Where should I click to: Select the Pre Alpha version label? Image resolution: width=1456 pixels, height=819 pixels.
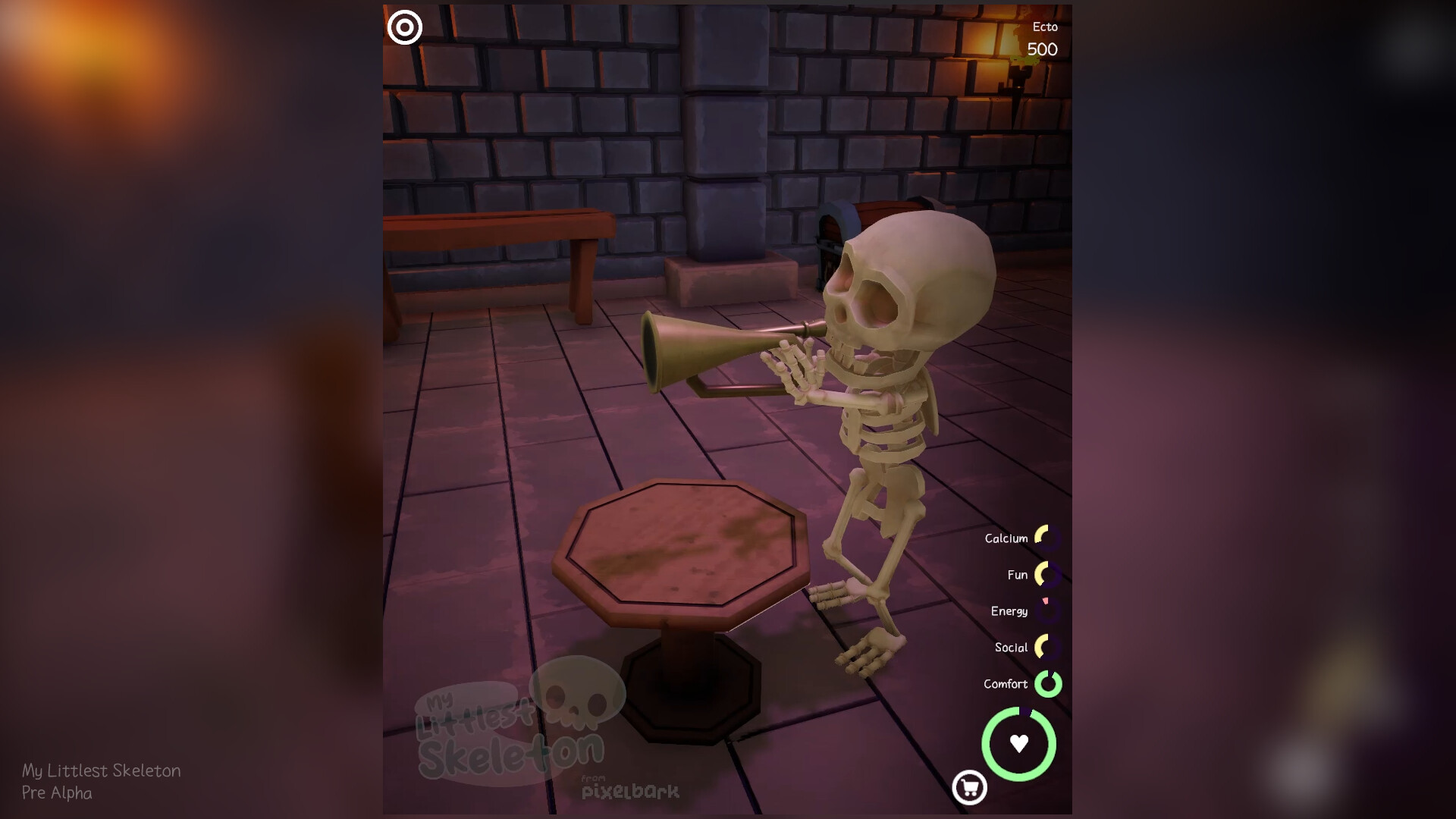click(57, 793)
